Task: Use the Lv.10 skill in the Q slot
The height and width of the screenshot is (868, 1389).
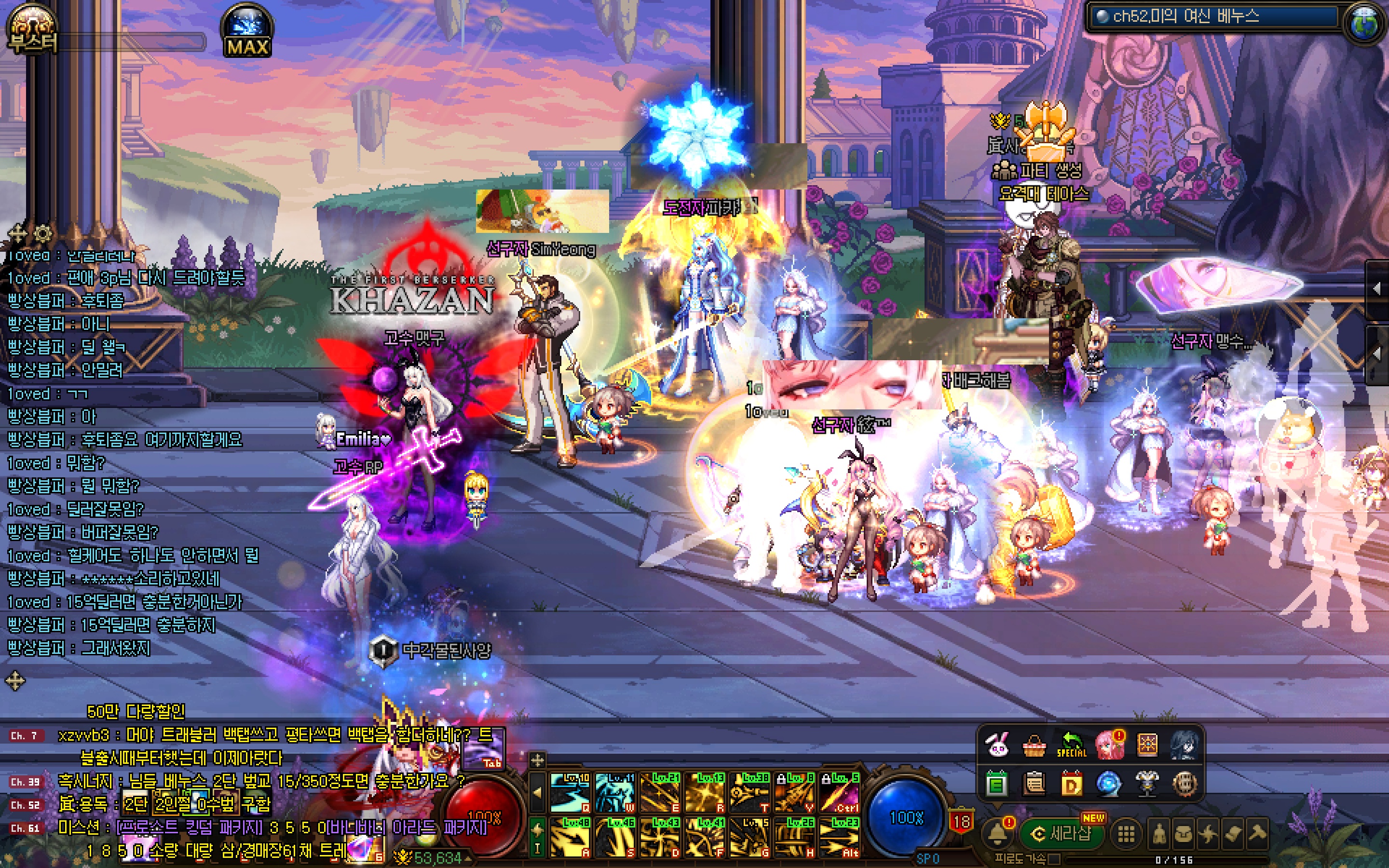Action: pyautogui.click(x=570, y=792)
